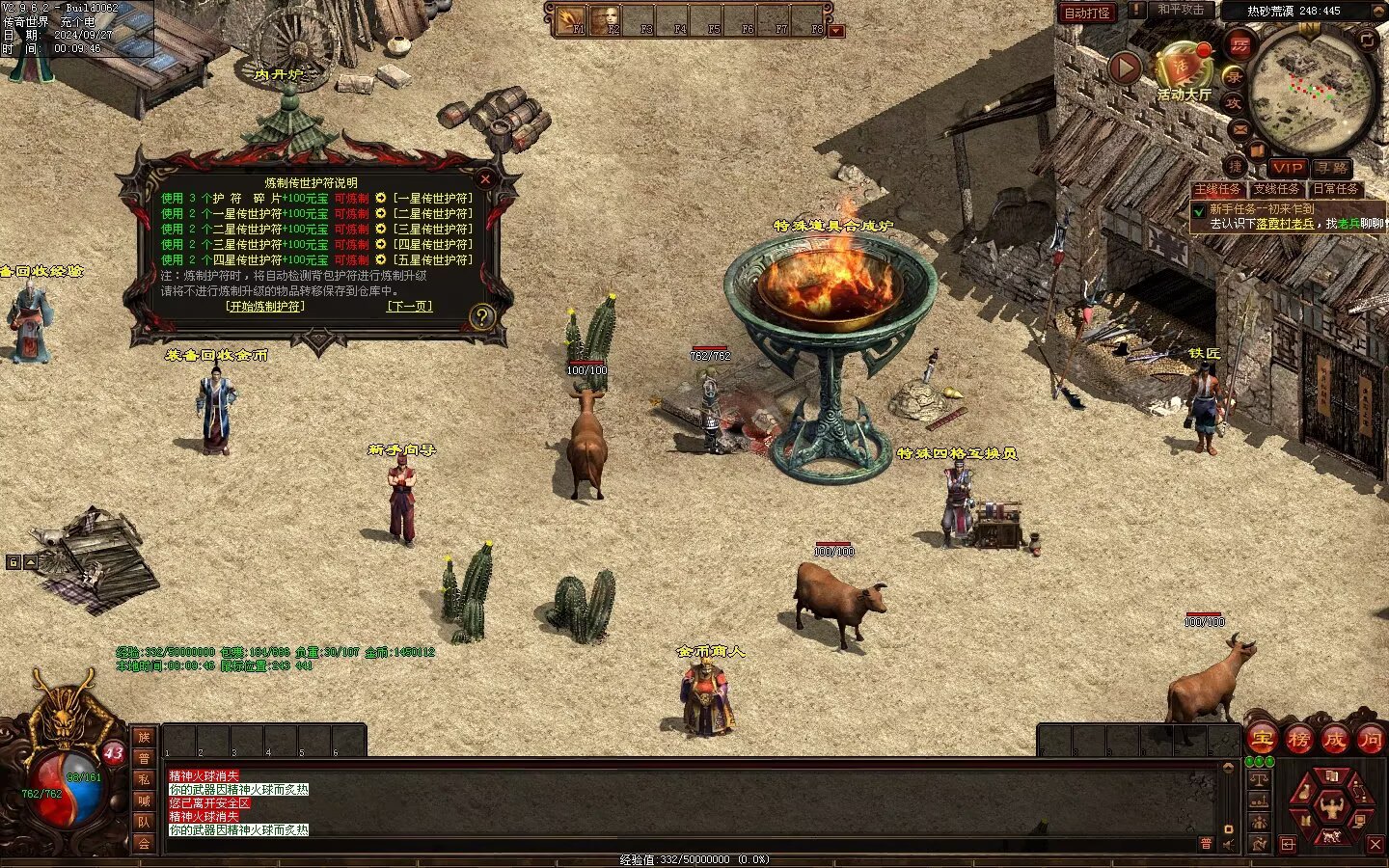Activate the F1 fire skill slot

(x=572, y=19)
